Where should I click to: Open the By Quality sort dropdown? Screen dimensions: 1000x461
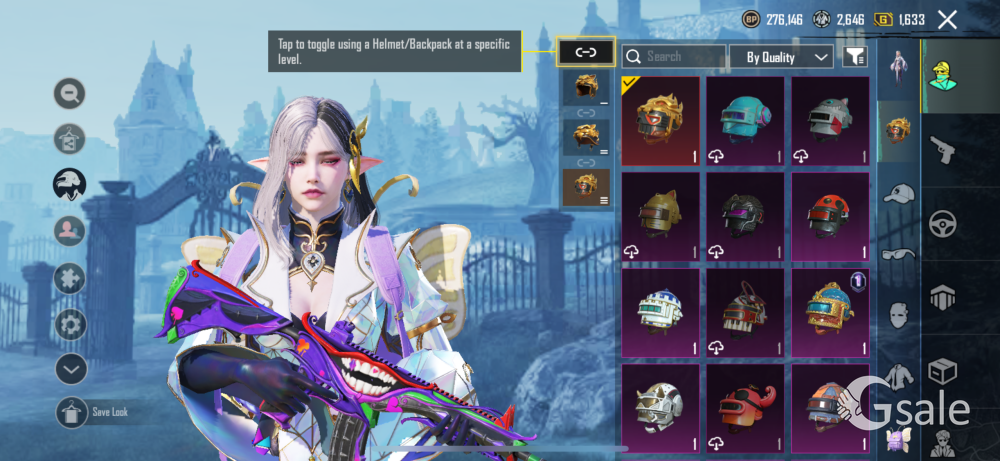click(x=781, y=57)
